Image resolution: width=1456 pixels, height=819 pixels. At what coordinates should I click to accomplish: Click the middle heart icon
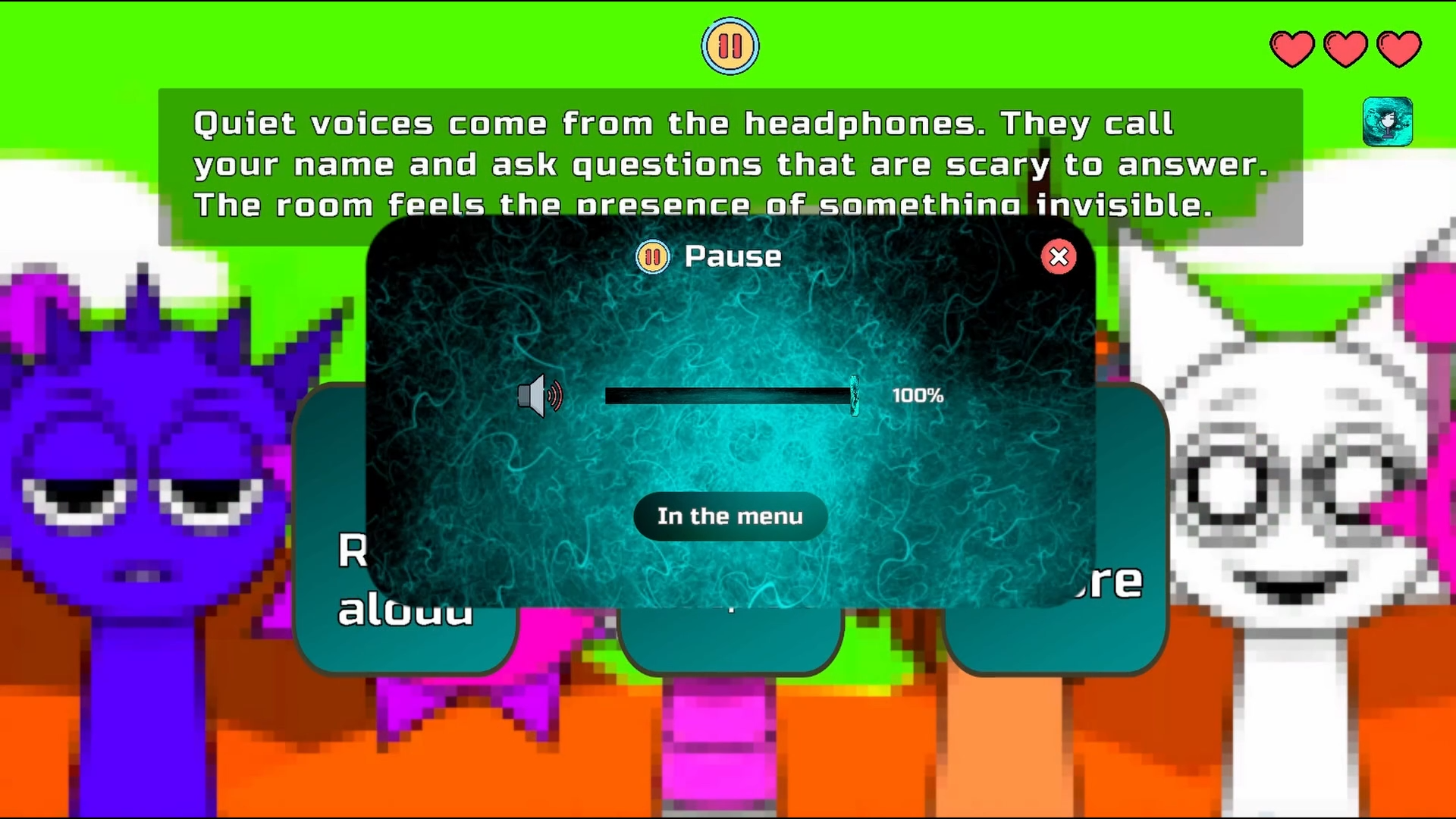click(1345, 47)
